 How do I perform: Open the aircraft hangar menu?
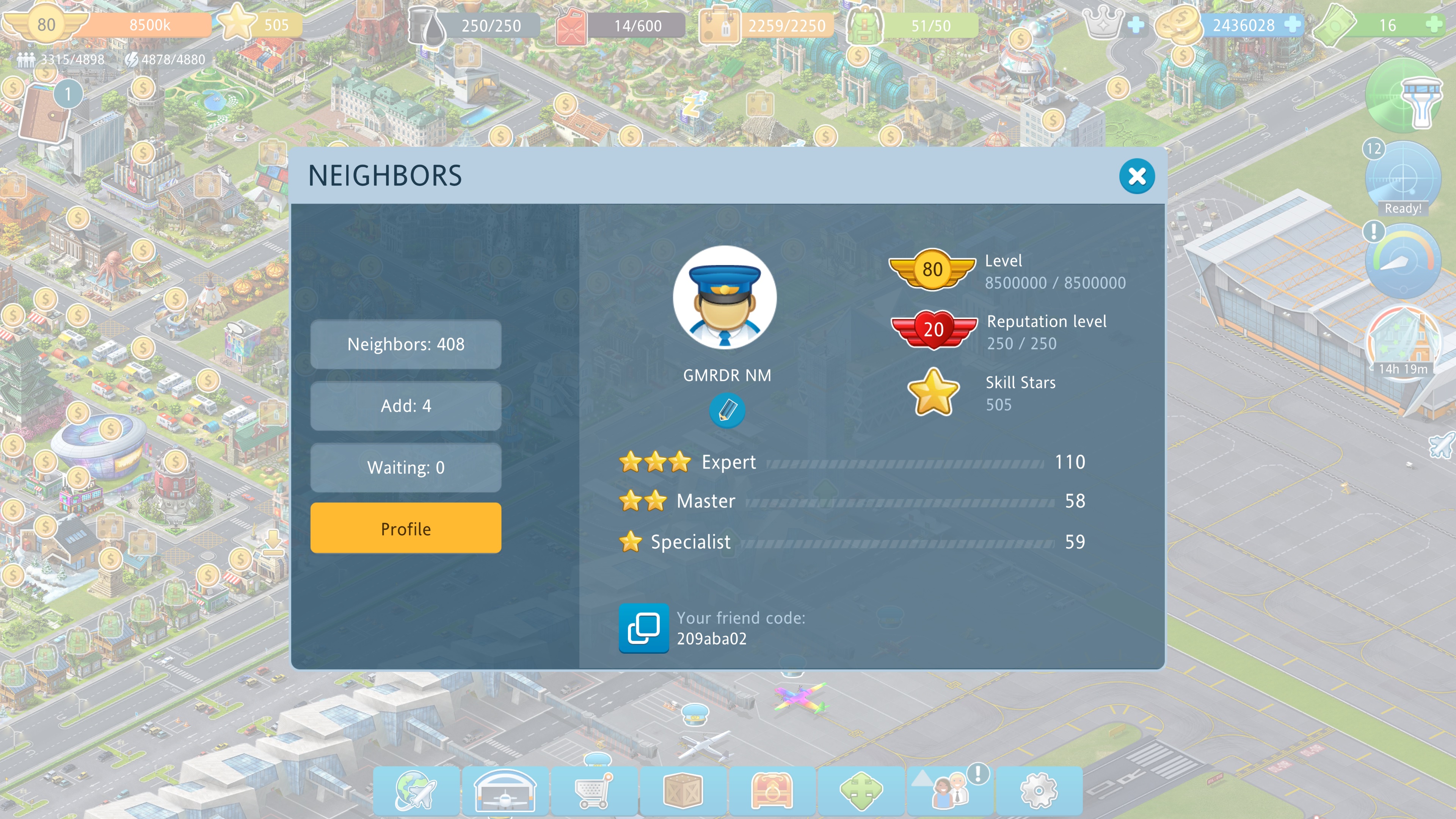505,790
